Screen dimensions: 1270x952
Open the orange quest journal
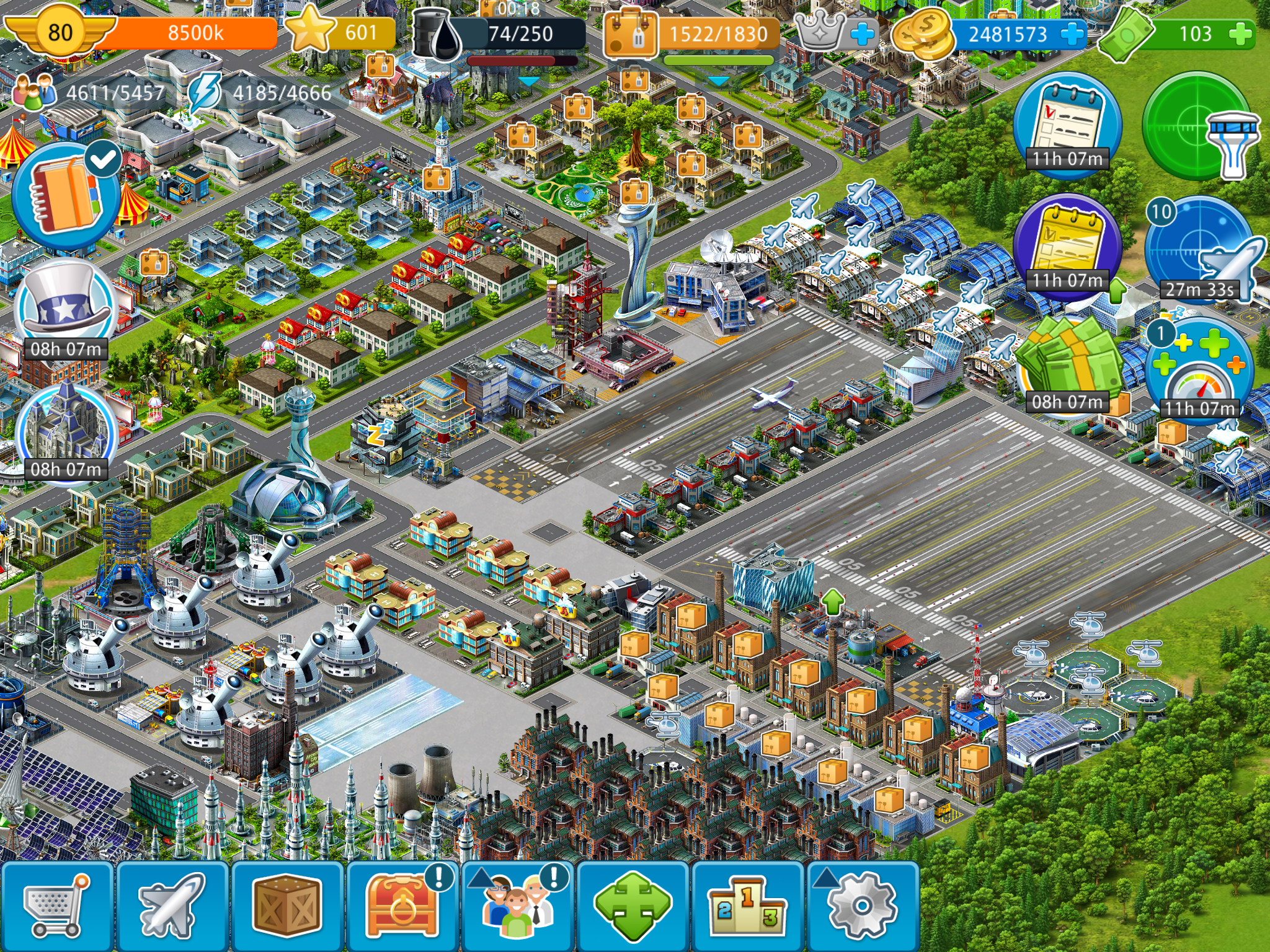click(x=66, y=195)
